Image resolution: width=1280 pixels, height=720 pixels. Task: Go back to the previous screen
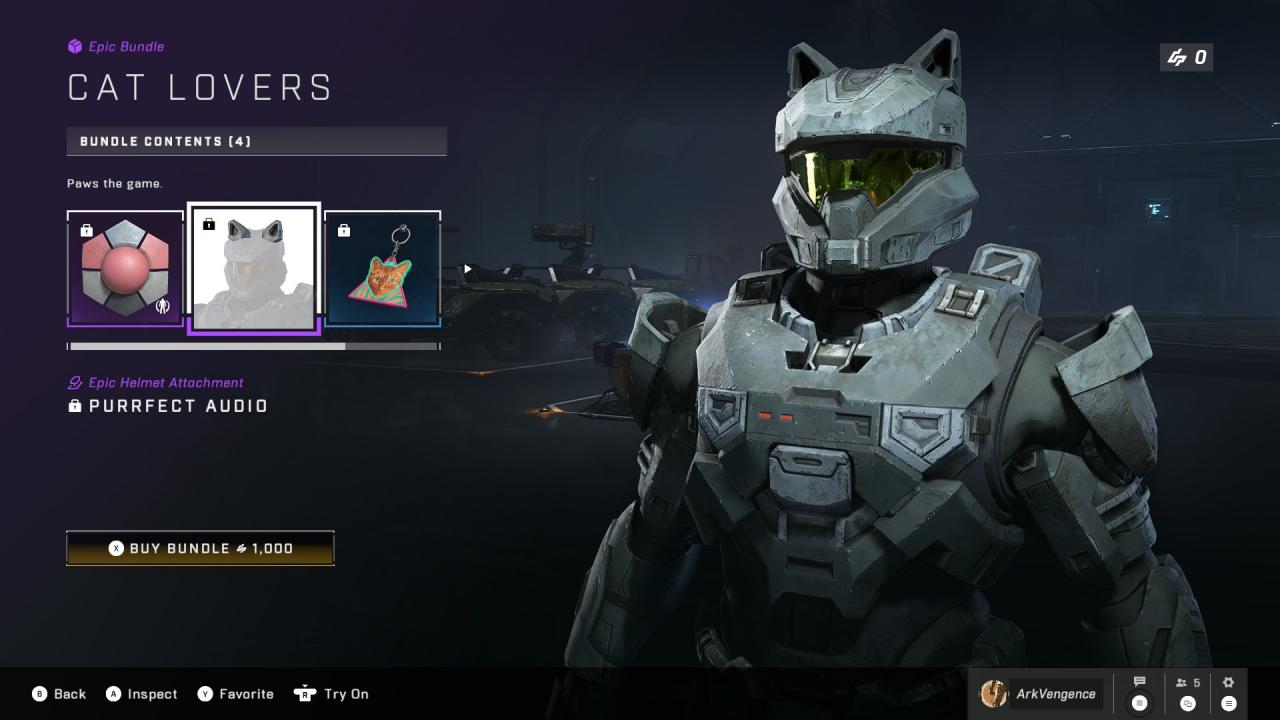pos(59,694)
